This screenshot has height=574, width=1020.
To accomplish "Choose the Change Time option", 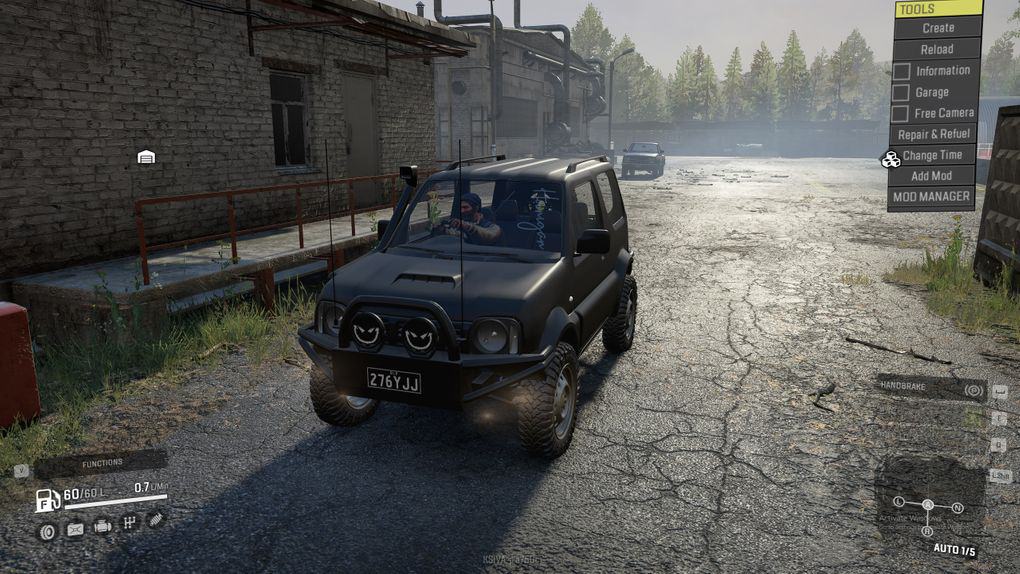I will pos(932,155).
